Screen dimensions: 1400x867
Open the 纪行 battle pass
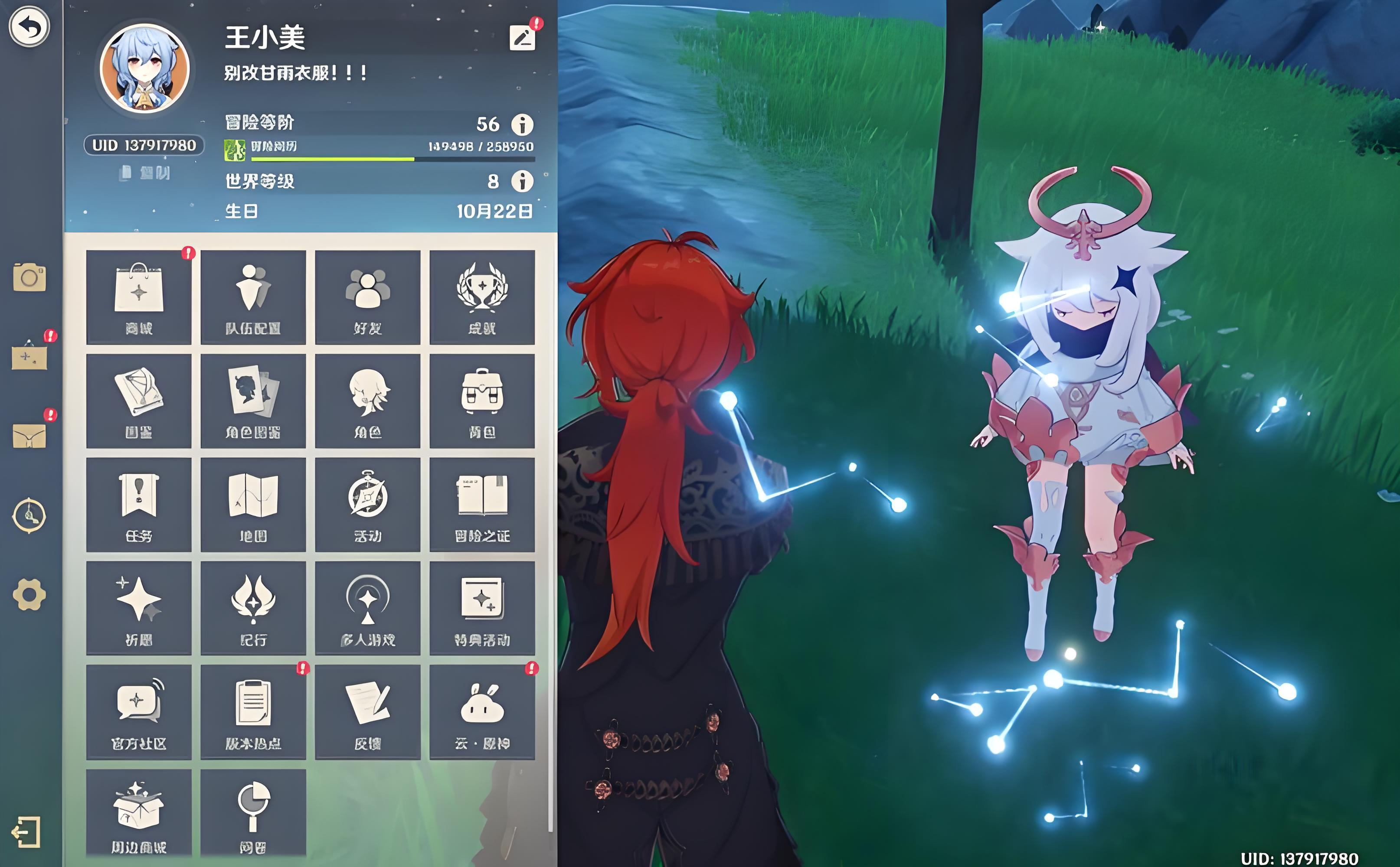[x=253, y=608]
